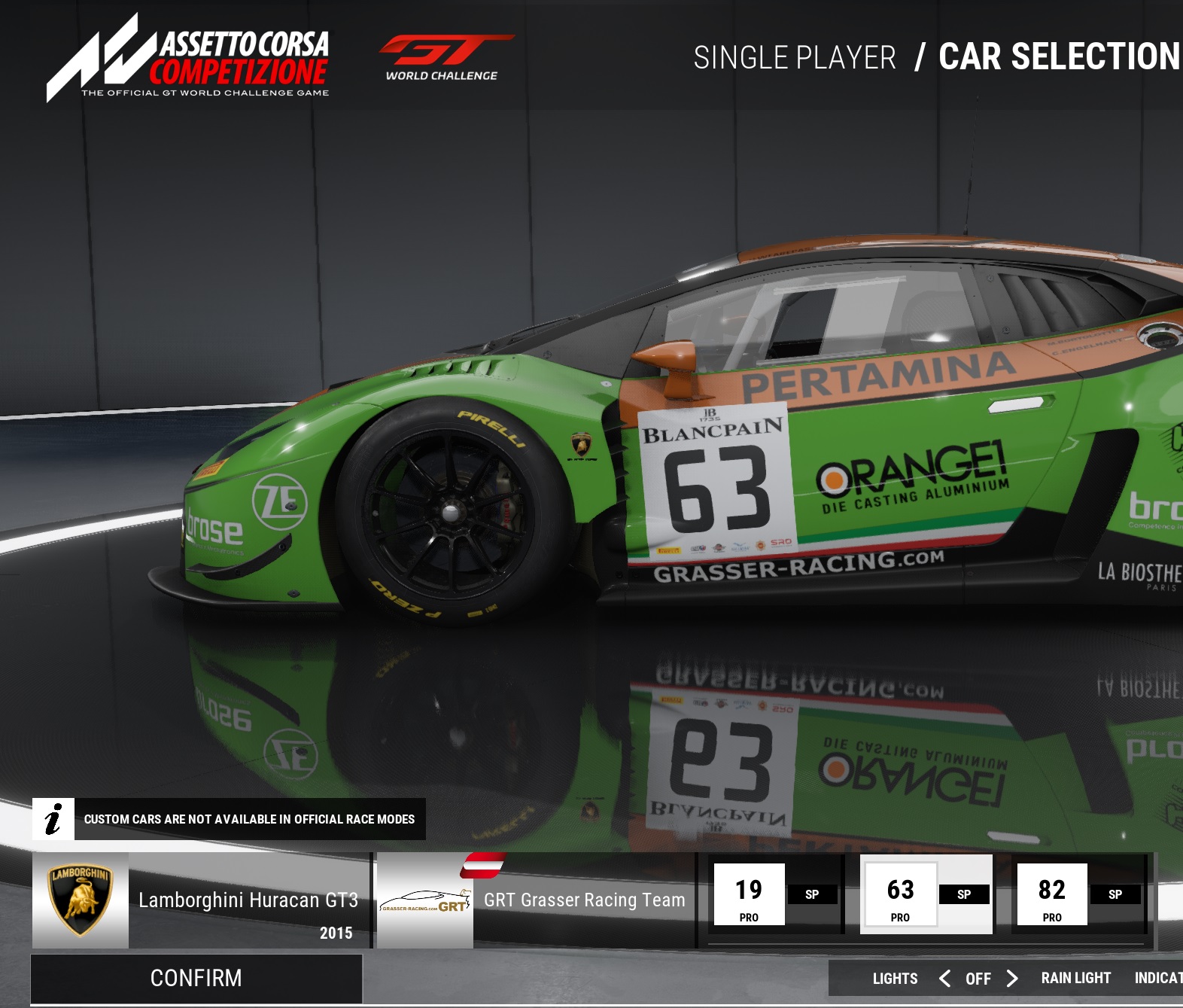Image resolution: width=1183 pixels, height=1008 pixels.
Task: Toggle the Rain Light option
Action: pos(1075,978)
